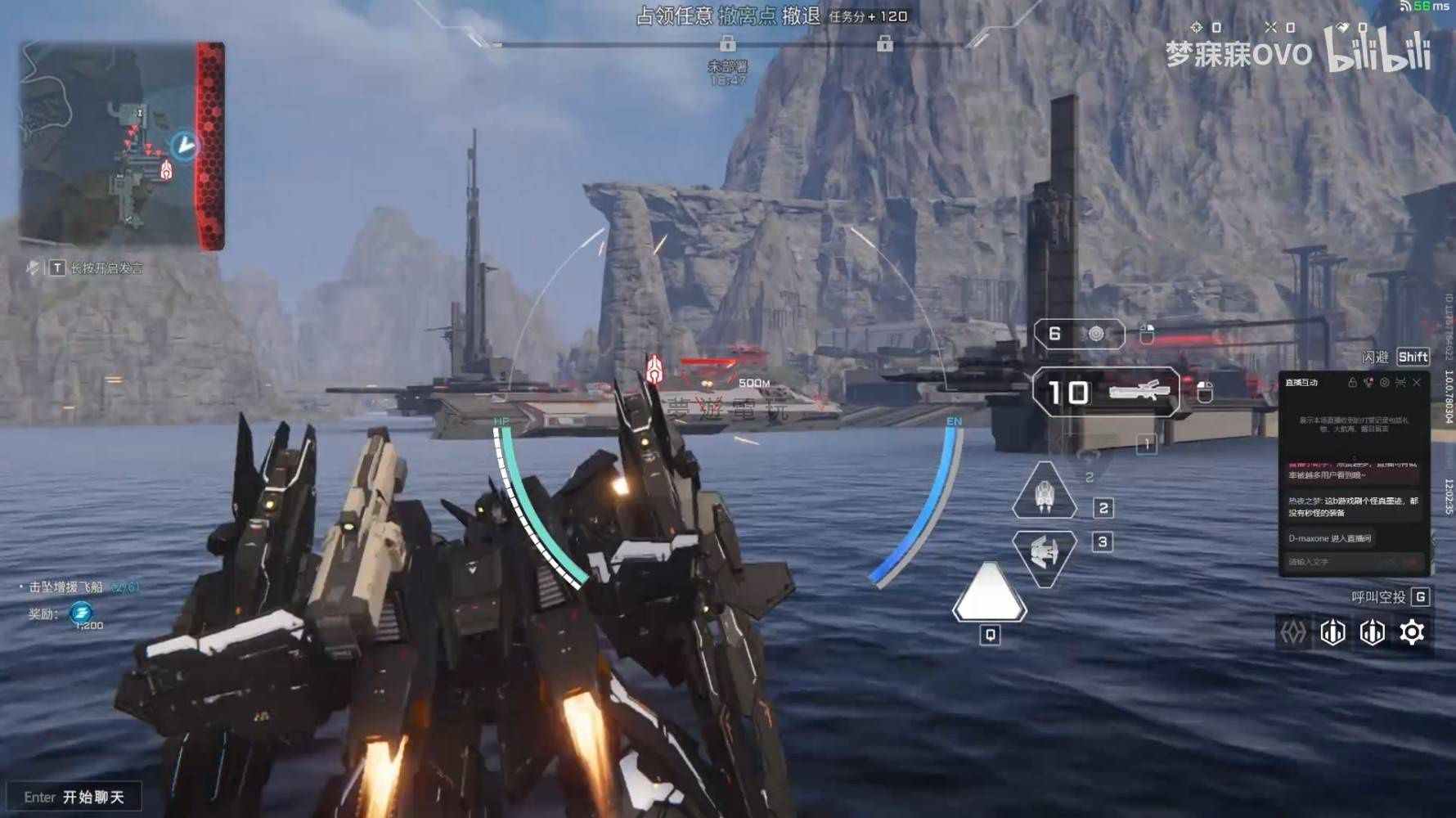Click the 长按开启发言 voice chat label
Screen dimensions: 1456x818
click(106, 268)
